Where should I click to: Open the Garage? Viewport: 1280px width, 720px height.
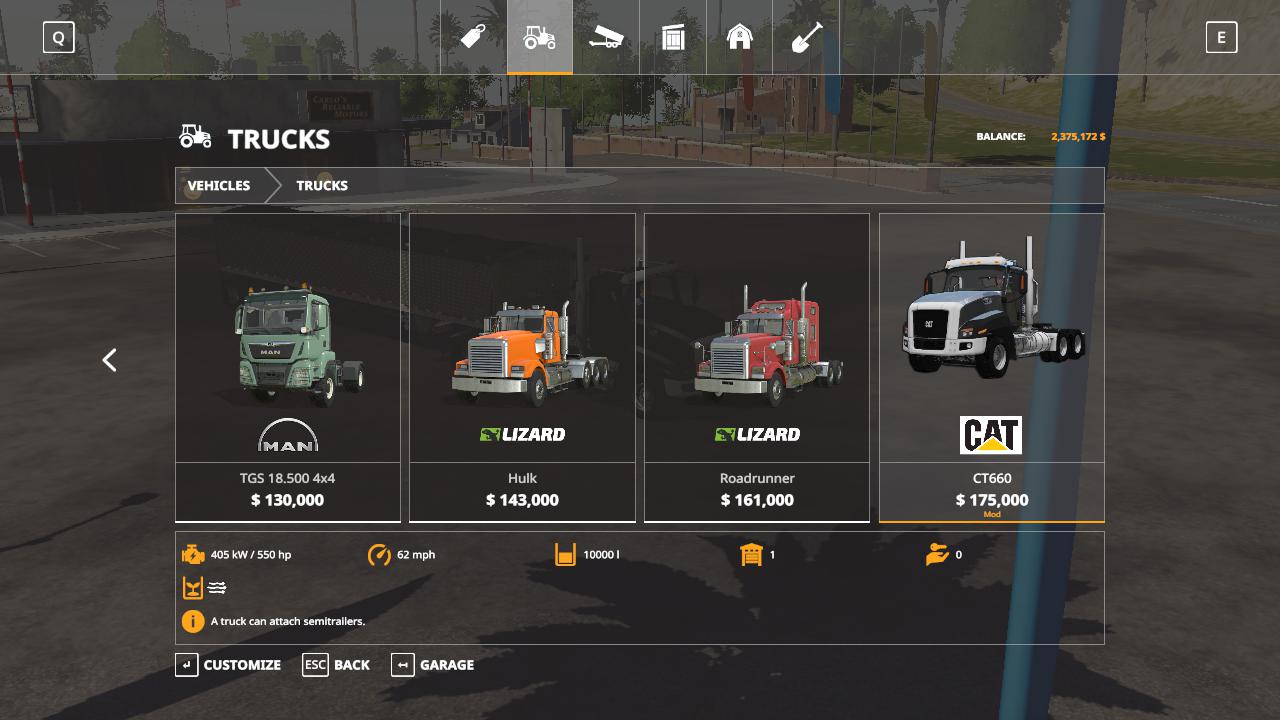pos(433,665)
